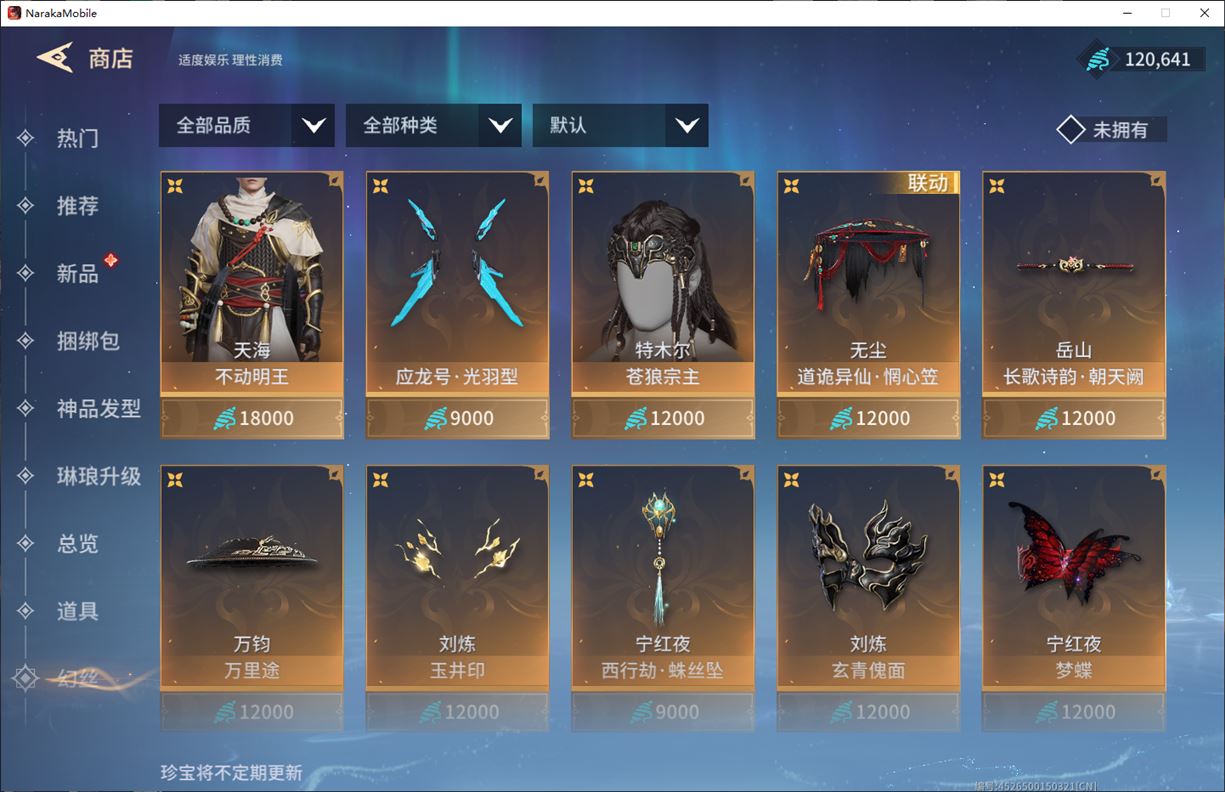Toggle the 未拥有 filter checkbox
Viewport: 1225px width, 792px height.
point(1071,130)
